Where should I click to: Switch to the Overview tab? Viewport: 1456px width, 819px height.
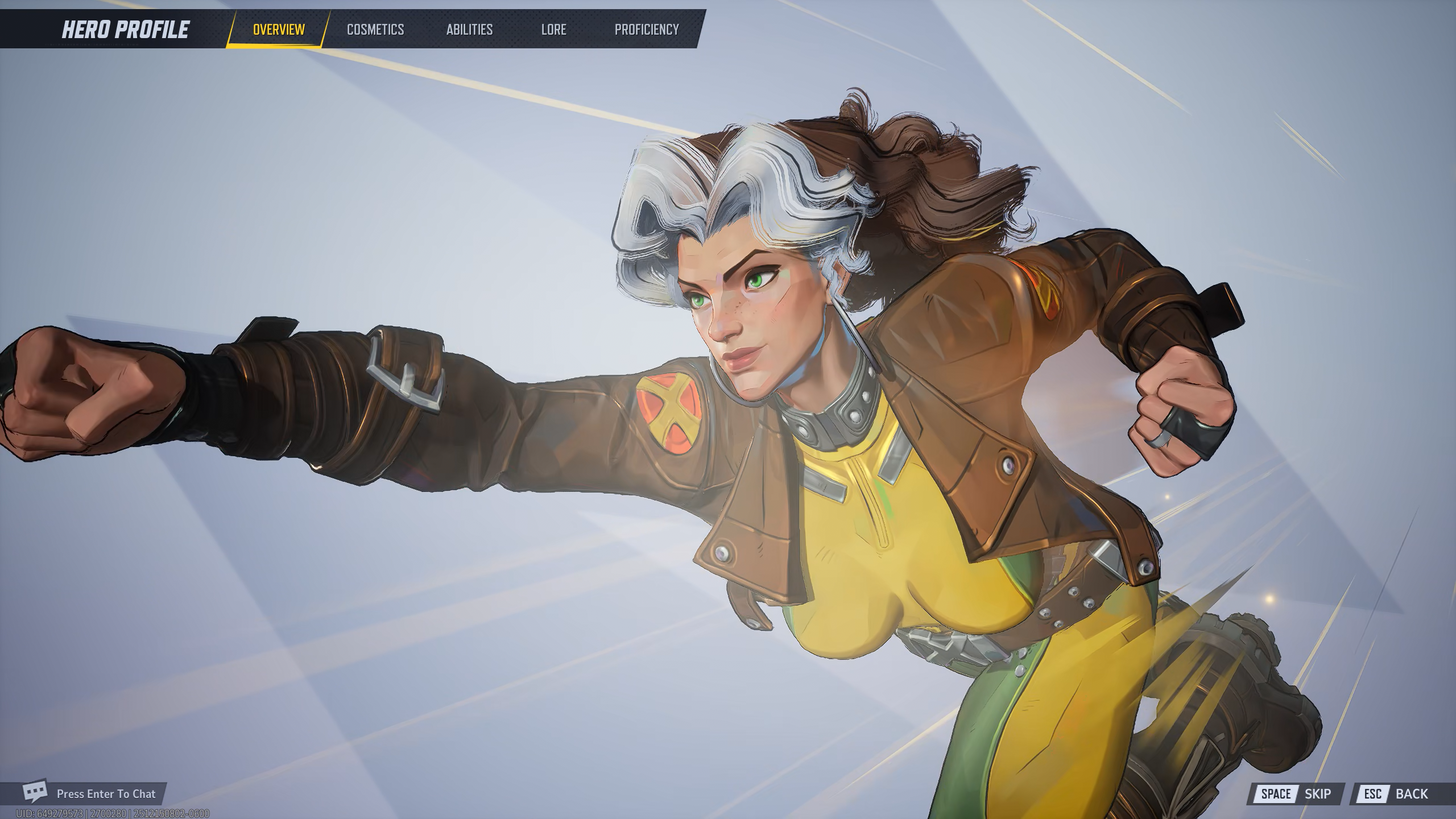click(279, 29)
